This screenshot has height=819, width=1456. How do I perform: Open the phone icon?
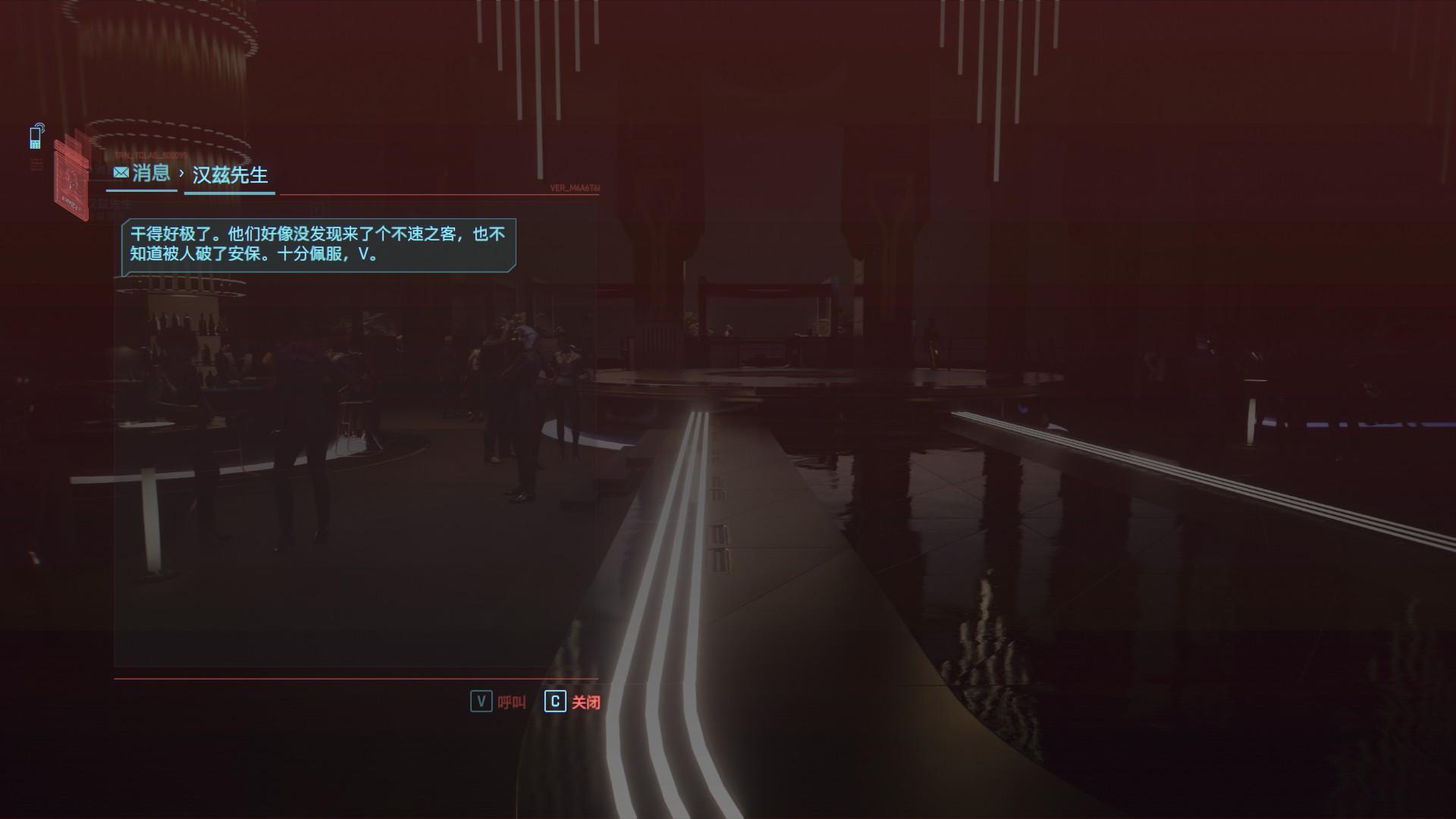[36, 136]
